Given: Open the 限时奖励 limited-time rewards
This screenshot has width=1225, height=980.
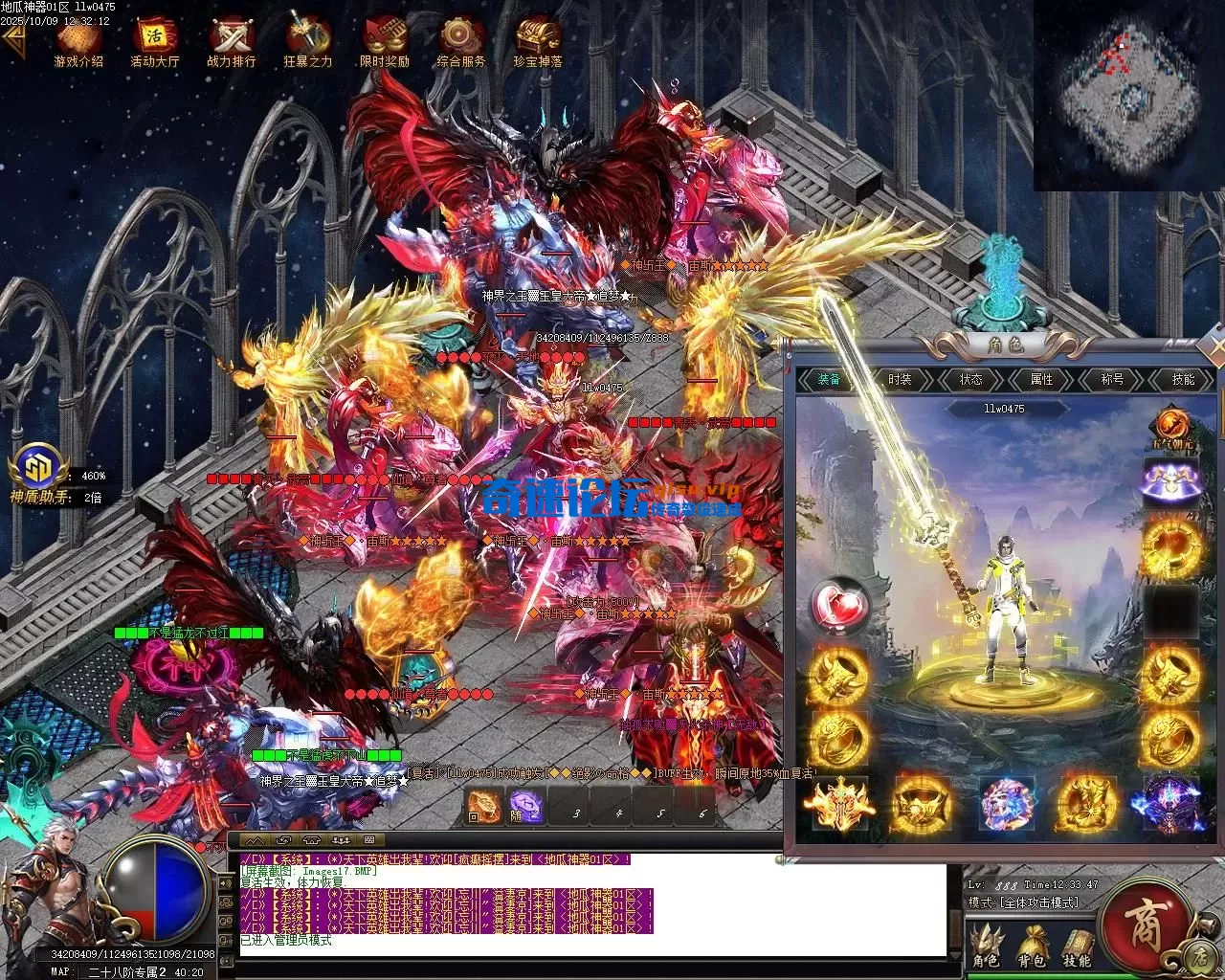Looking at the screenshot, I should click(x=384, y=41).
